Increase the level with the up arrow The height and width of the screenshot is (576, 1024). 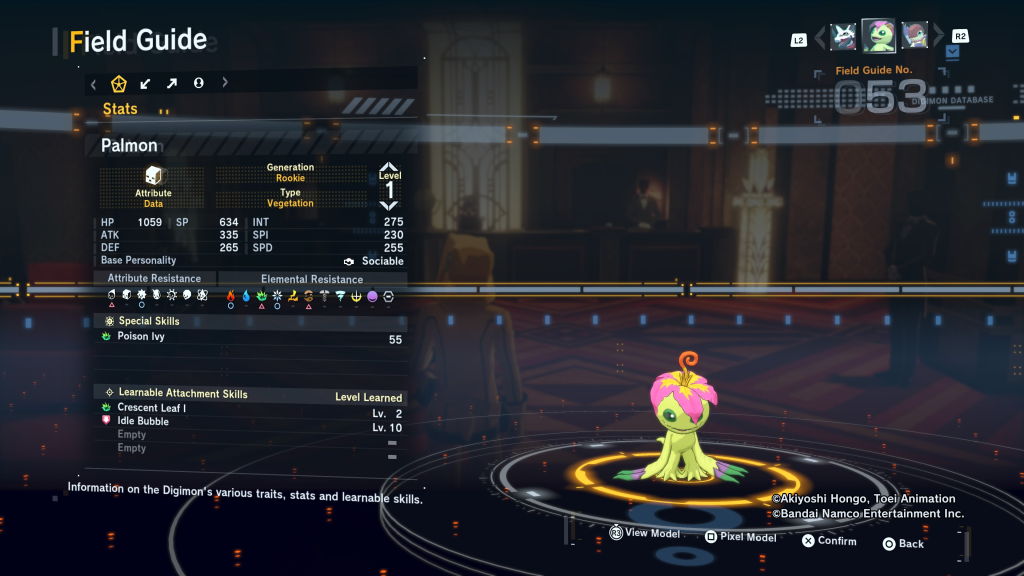point(389,166)
